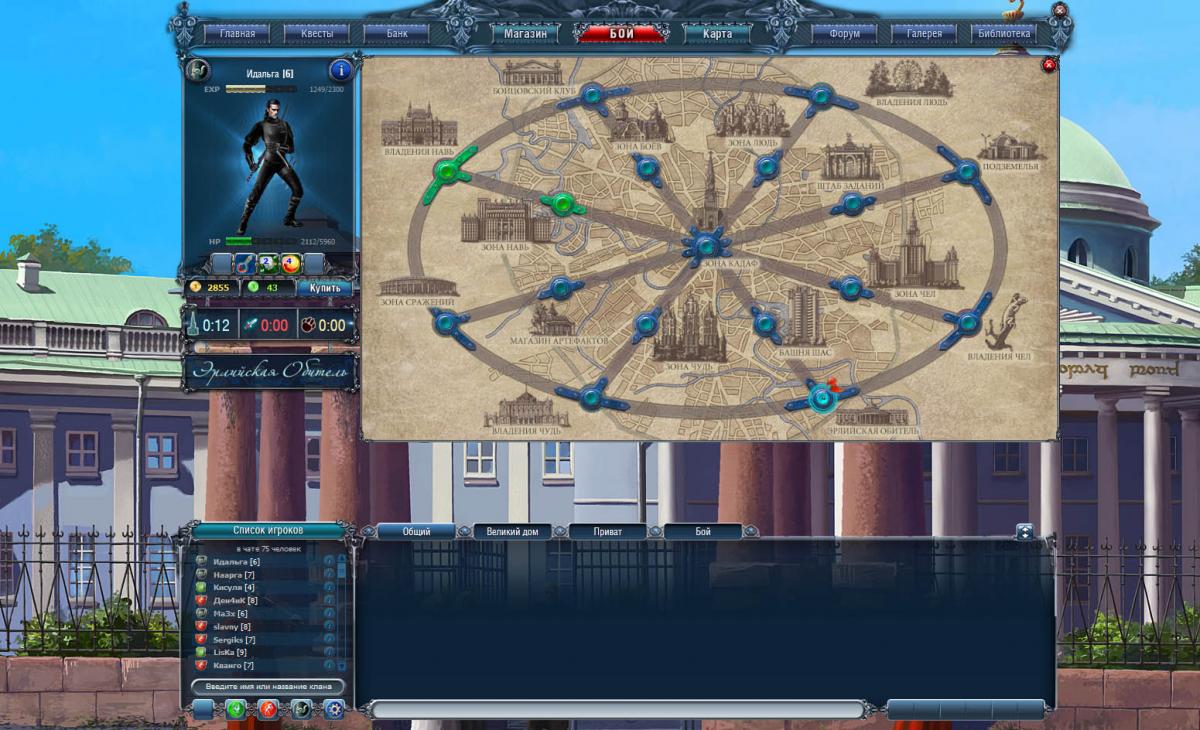Image resolution: width=1200 pixels, height=730 pixels.
Task: Close the city map window
Action: (1049, 66)
